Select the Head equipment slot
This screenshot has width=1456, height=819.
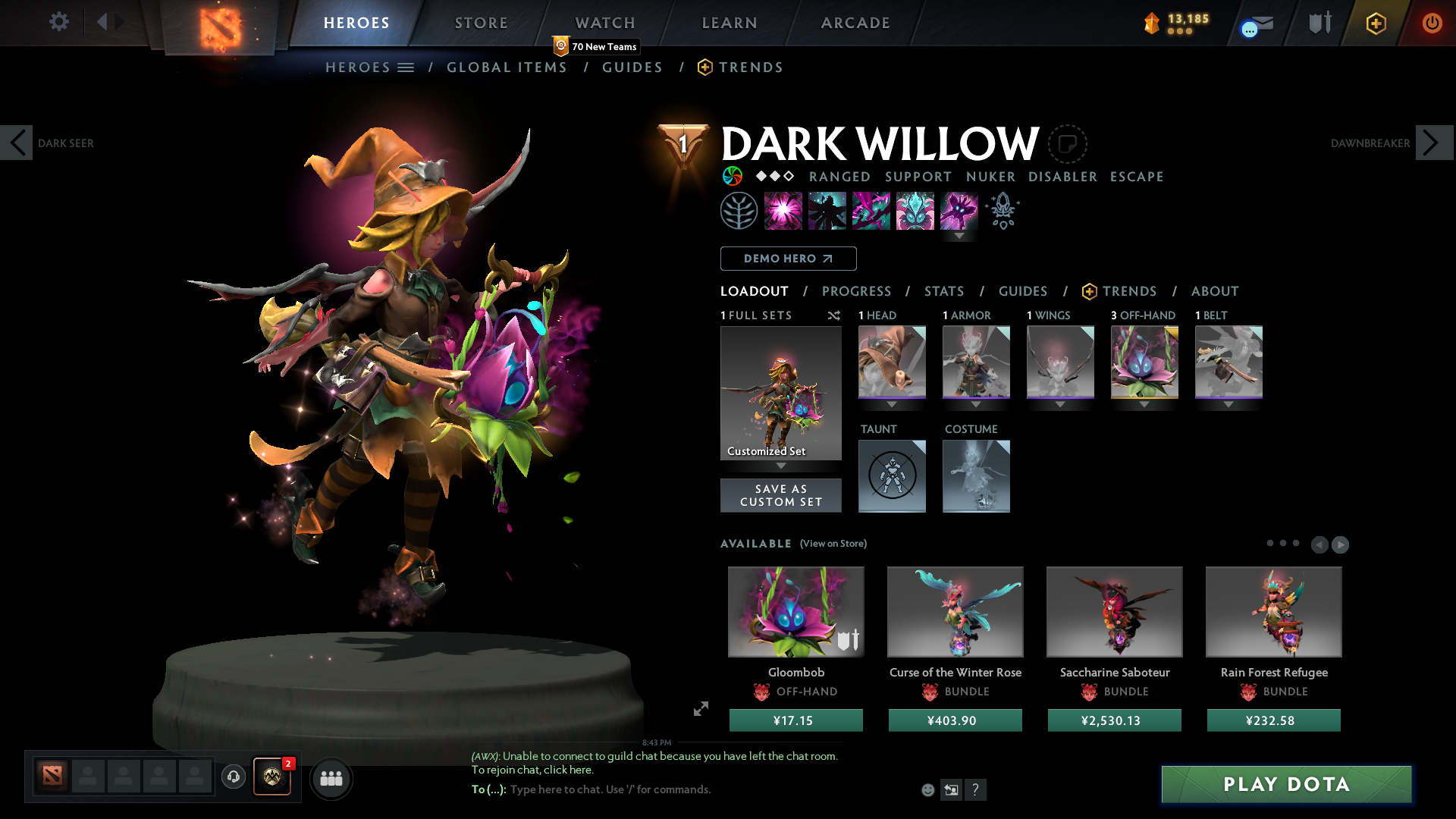click(x=892, y=362)
